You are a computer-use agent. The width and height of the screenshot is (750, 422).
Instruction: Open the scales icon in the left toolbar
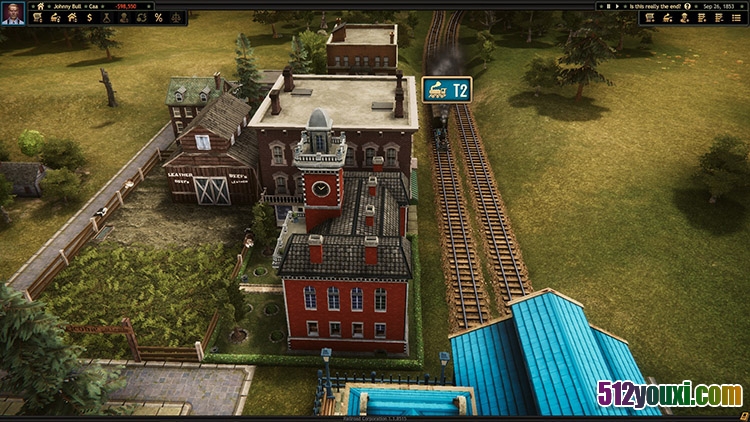point(176,18)
